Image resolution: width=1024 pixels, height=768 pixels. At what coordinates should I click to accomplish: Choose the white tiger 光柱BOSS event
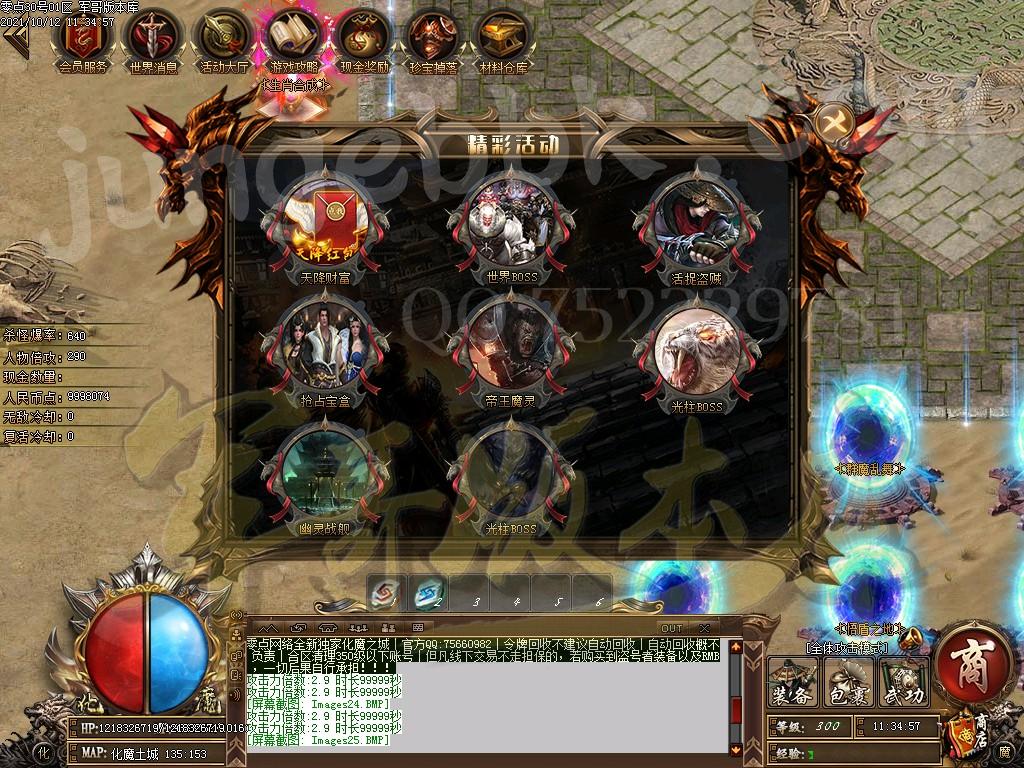coord(696,350)
